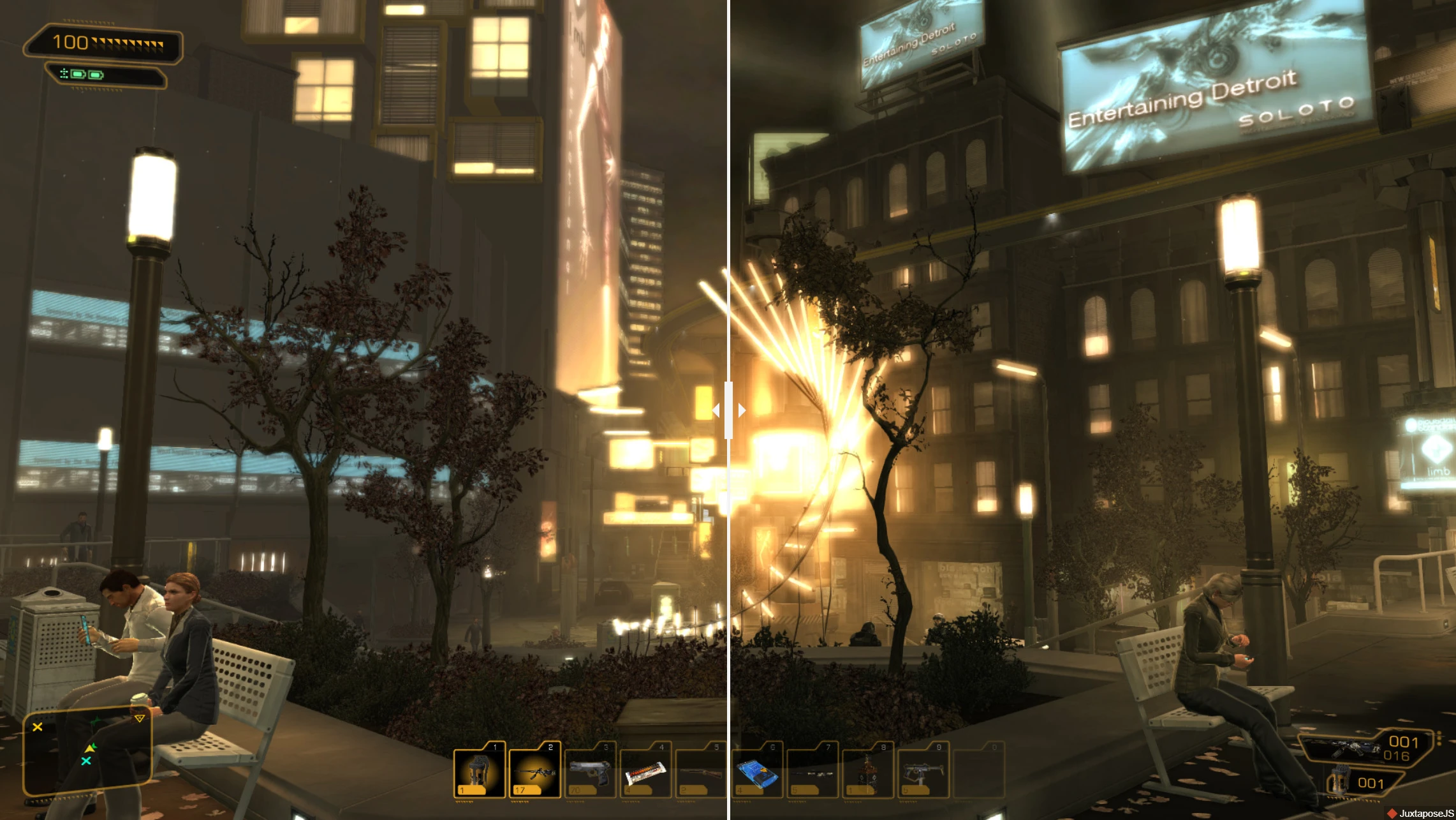The height and width of the screenshot is (820, 1456).
Task: Click the empty hotbar slot 0
Action: [980, 771]
